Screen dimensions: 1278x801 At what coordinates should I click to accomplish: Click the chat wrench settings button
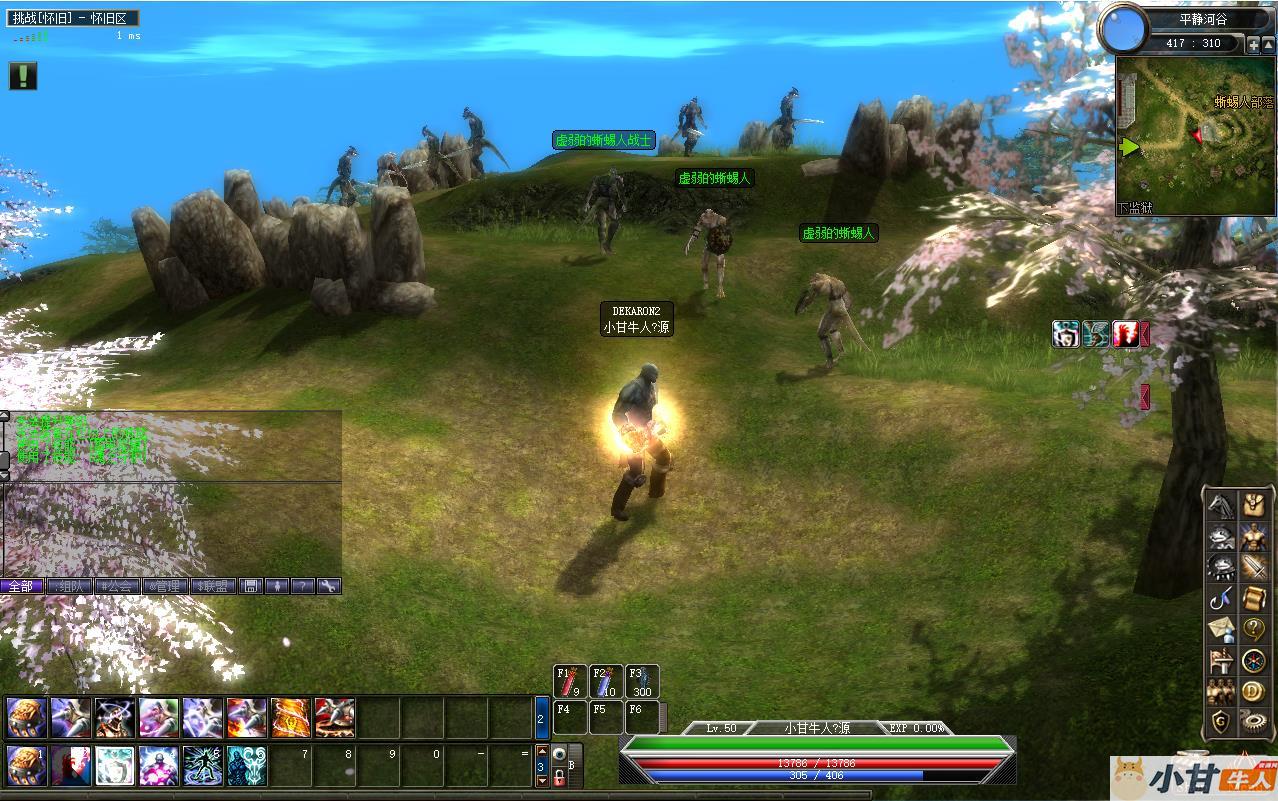coord(329,586)
